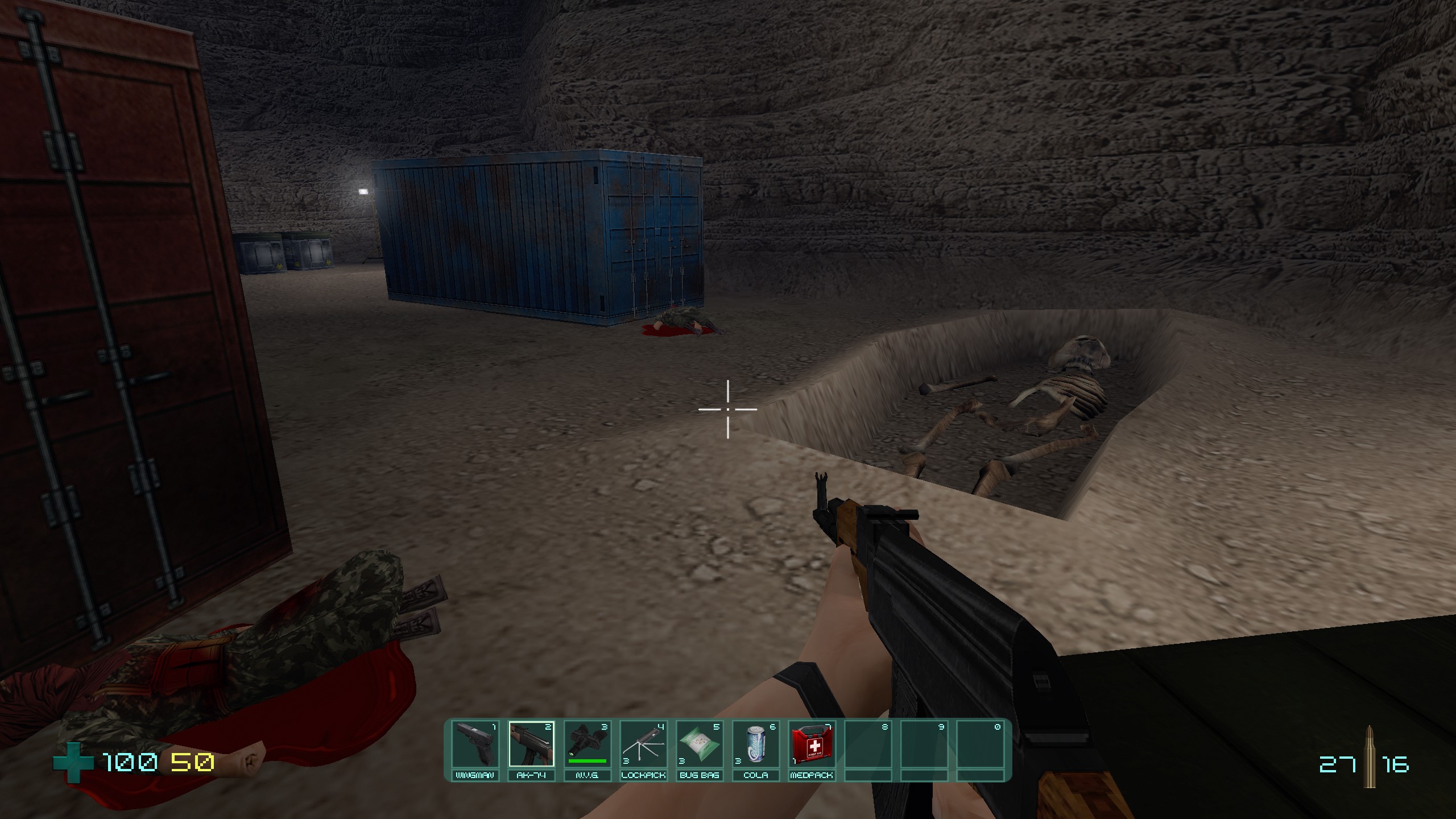Select the Medpack first aid slot
Screen dimensions: 1456x819
[811, 745]
